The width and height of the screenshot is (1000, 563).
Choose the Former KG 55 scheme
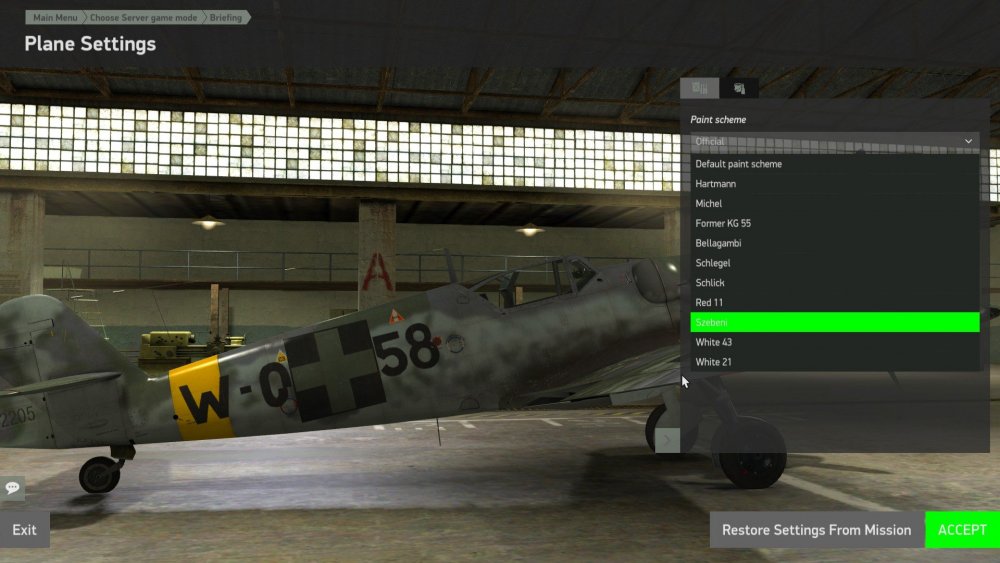coord(723,223)
